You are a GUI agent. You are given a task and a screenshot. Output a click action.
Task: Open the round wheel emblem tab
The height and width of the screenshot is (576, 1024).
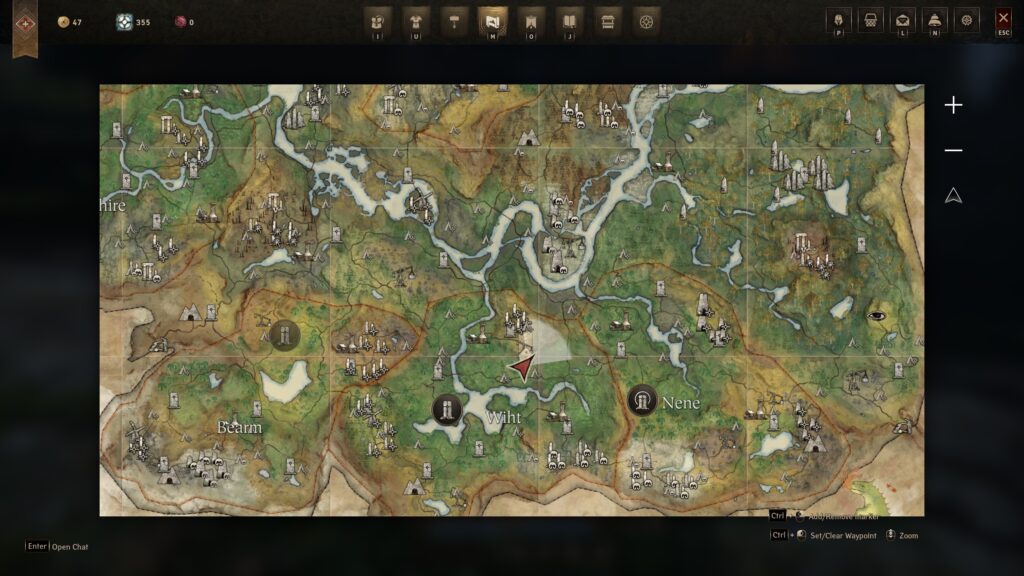(x=646, y=20)
